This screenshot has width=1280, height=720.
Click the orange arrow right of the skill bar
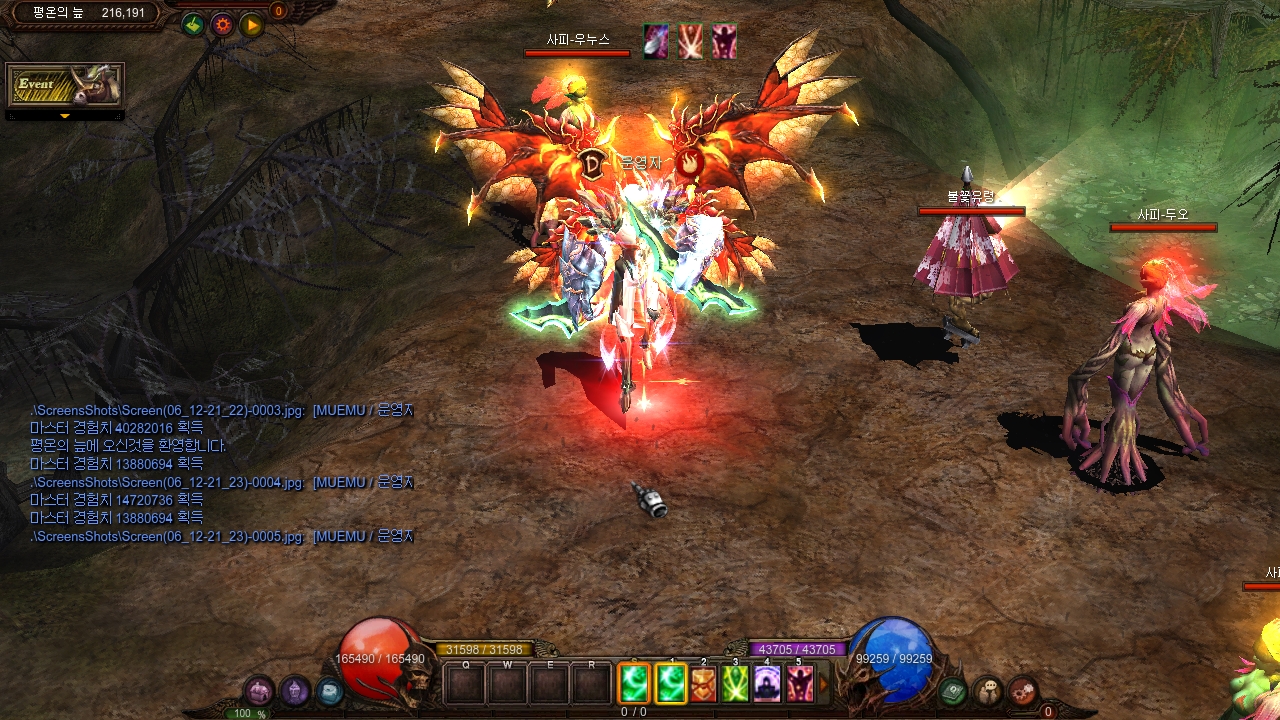coord(824,685)
